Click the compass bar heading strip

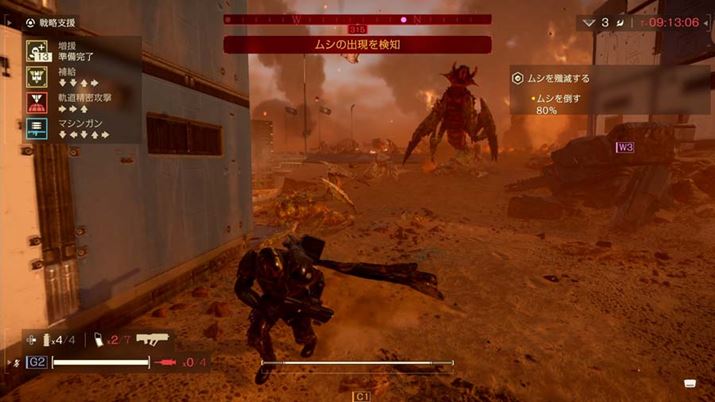[x=357, y=19]
